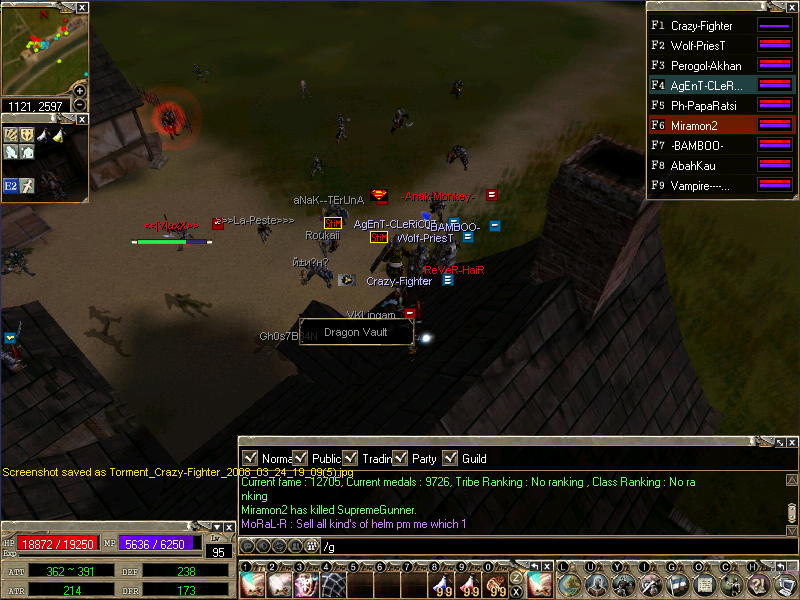The height and width of the screenshot is (600, 800).
Task: Select the Dragon Vault label
Action: pos(355,332)
